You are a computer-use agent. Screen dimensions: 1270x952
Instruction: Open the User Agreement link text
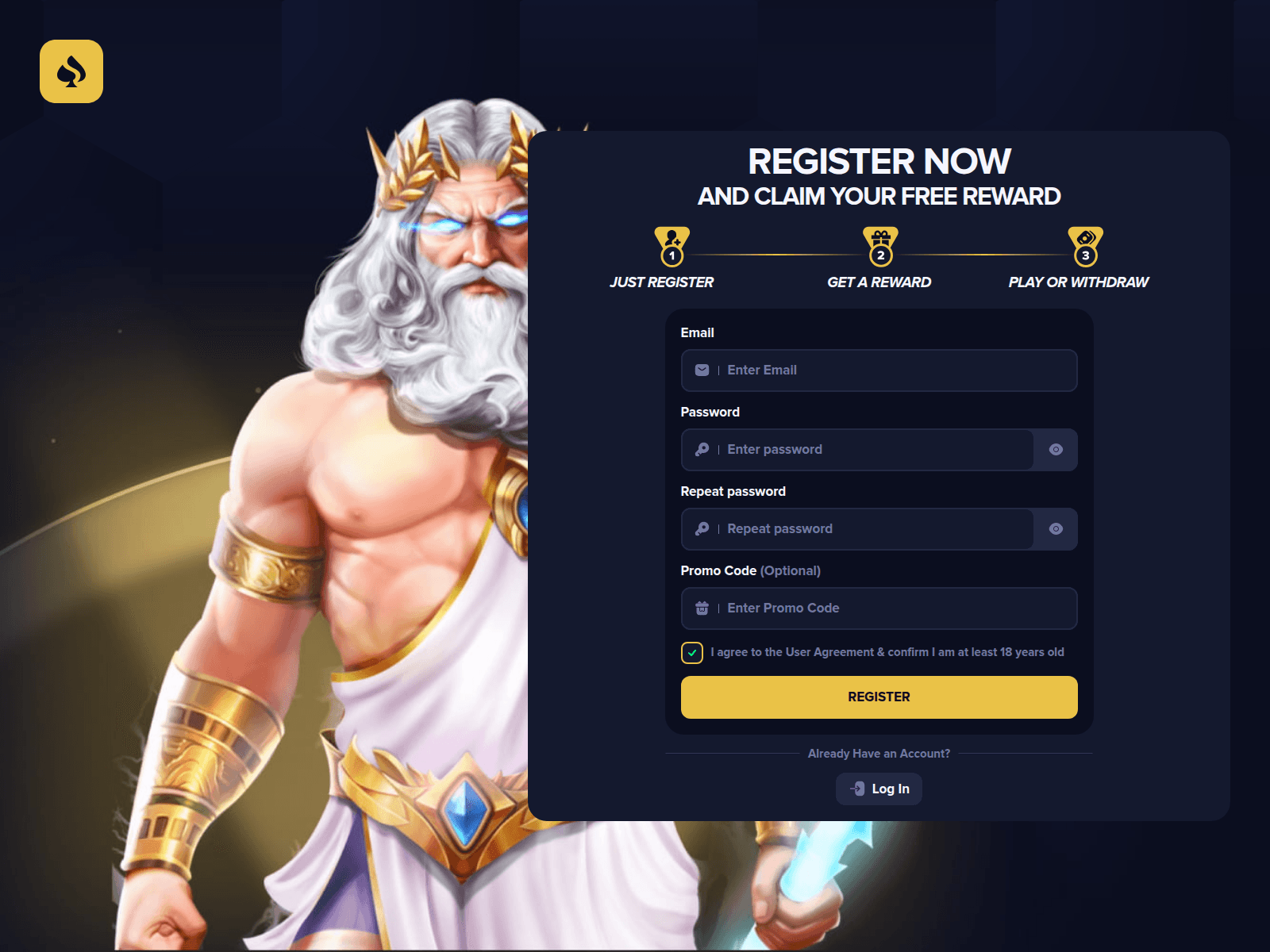[827, 652]
